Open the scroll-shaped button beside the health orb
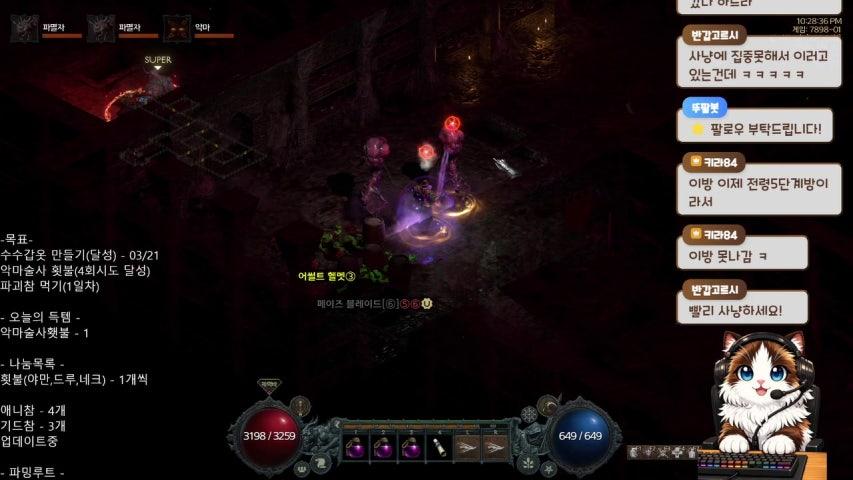Screen dimensions: 853x480 [x=321, y=462]
